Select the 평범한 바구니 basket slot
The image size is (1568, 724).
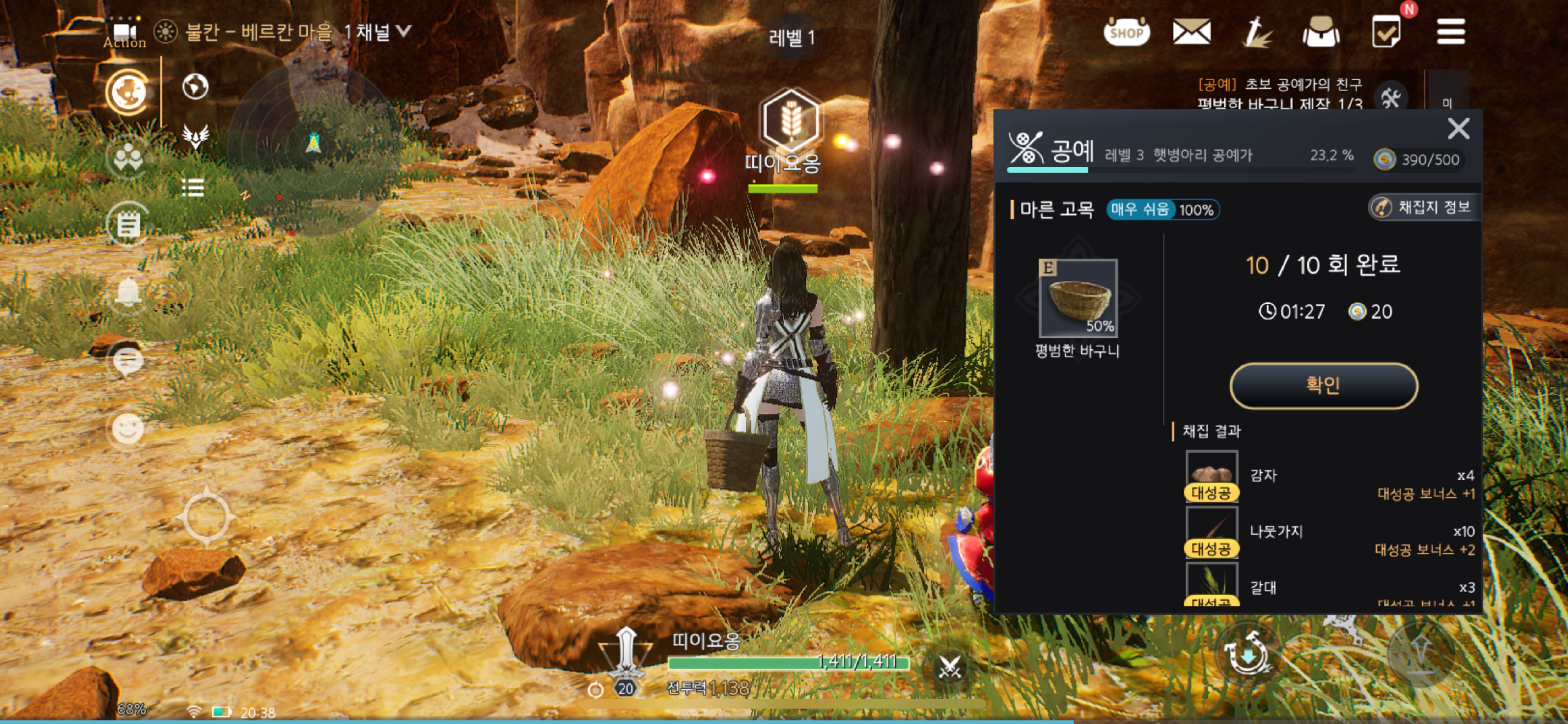tap(1077, 298)
